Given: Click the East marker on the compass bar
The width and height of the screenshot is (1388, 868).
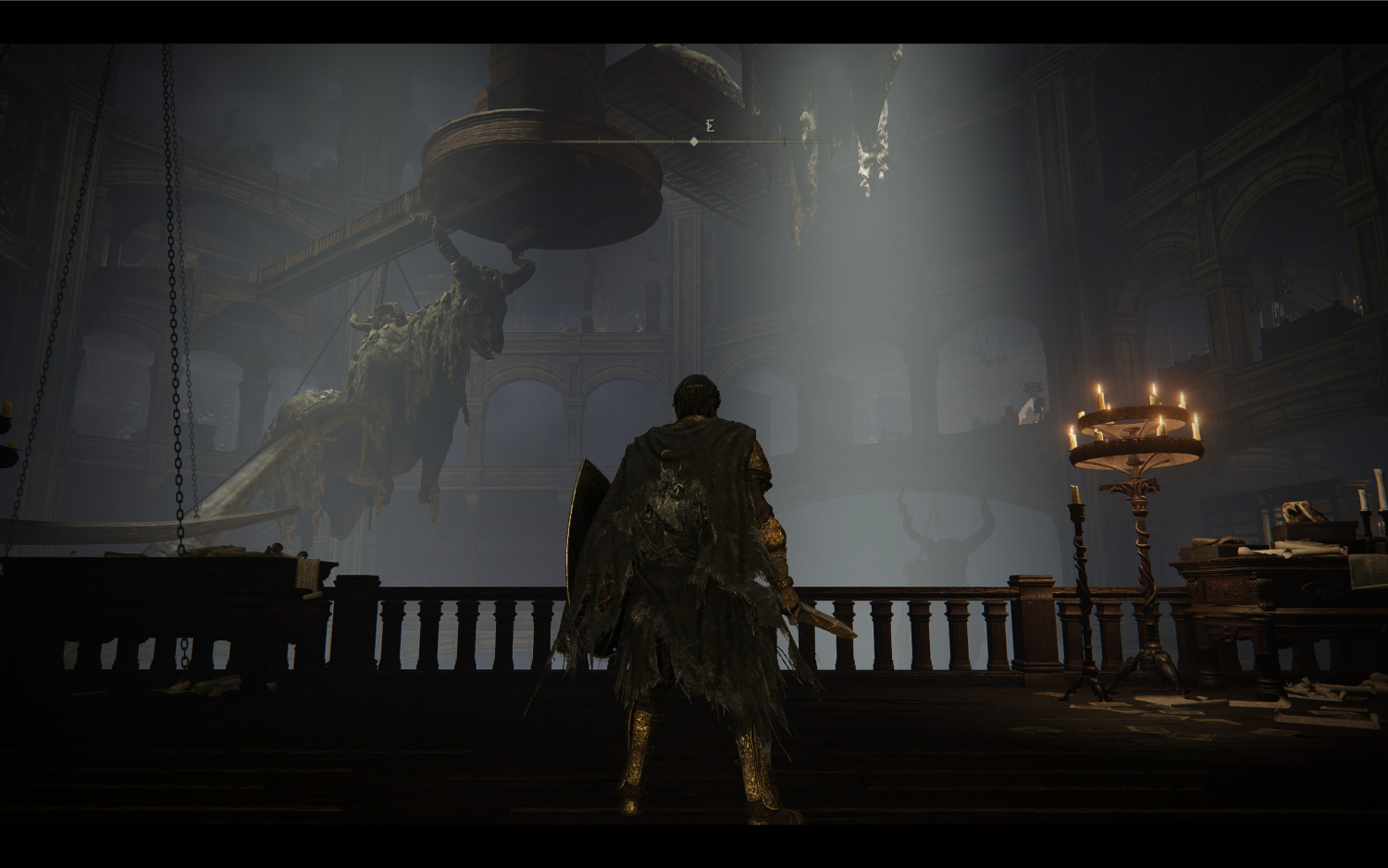Looking at the screenshot, I should point(710,128).
